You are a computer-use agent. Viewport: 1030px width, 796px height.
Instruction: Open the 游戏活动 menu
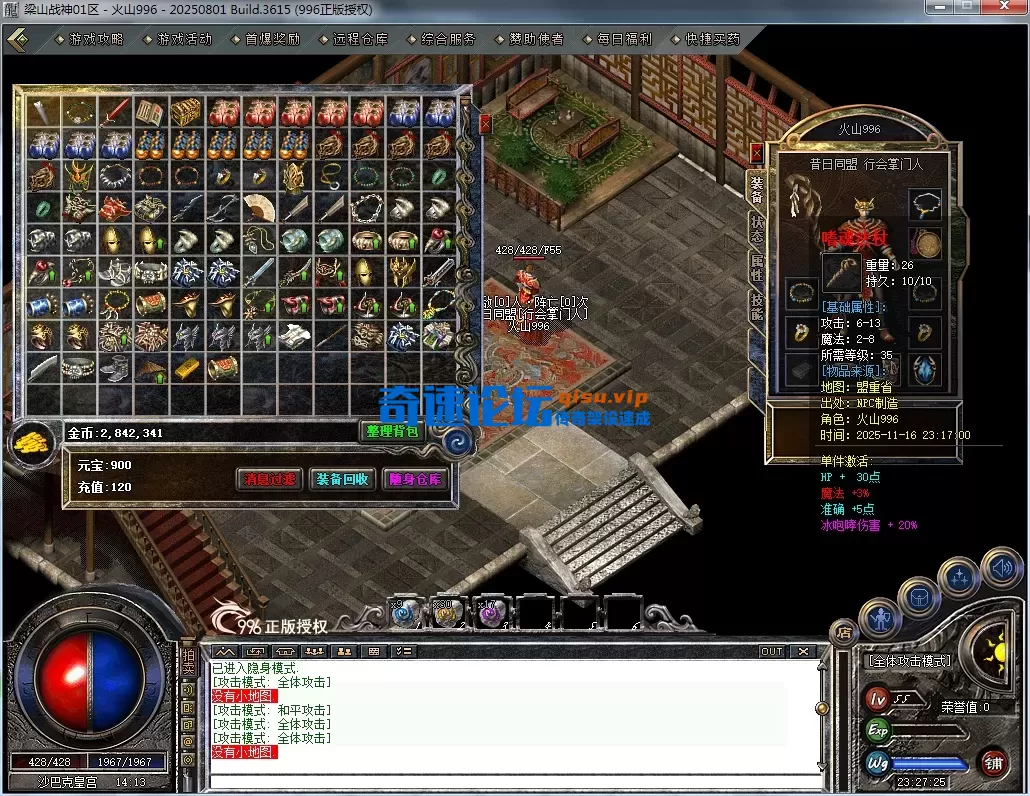[184, 39]
